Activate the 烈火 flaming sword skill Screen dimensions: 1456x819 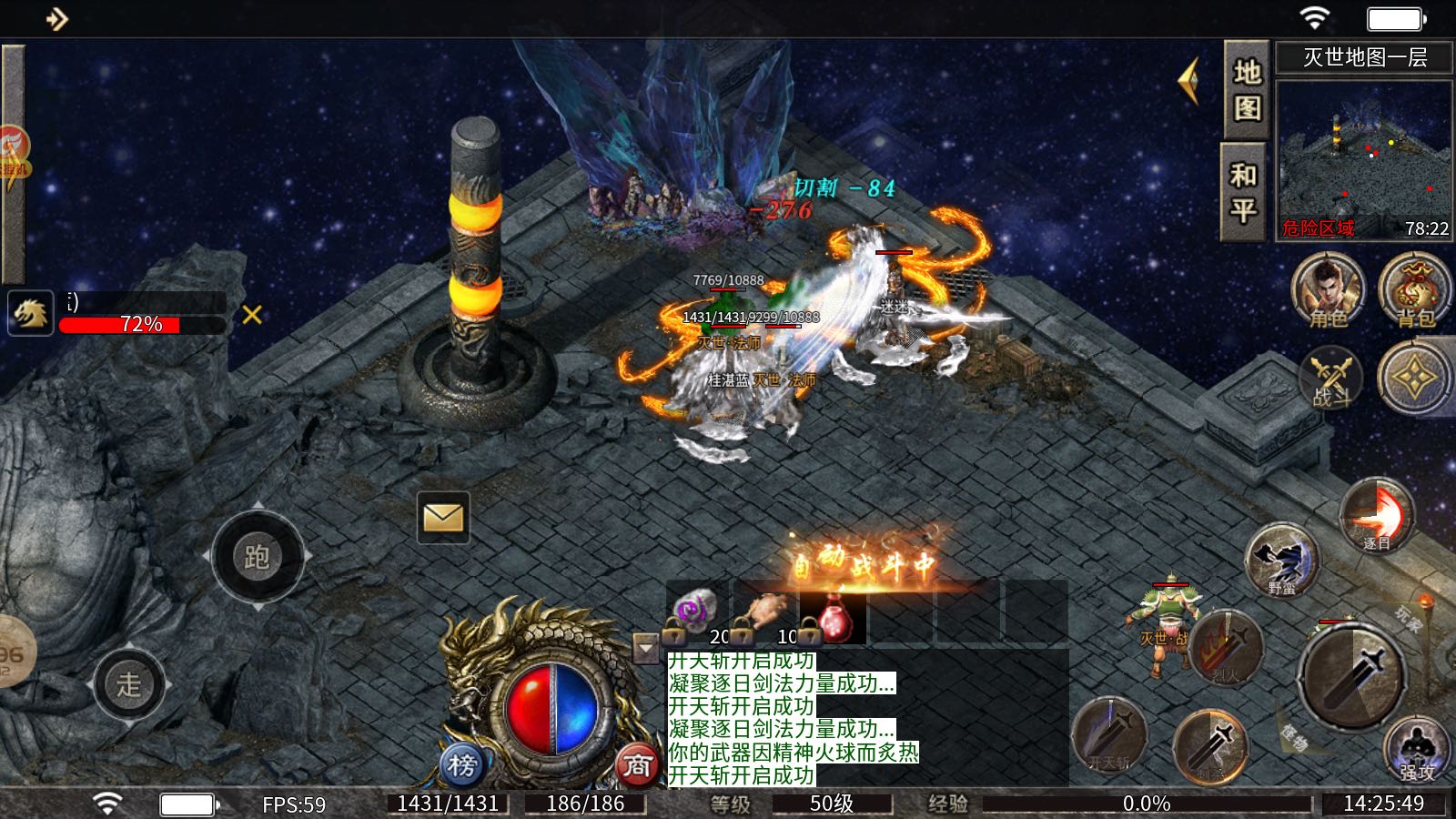click(x=1226, y=648)
